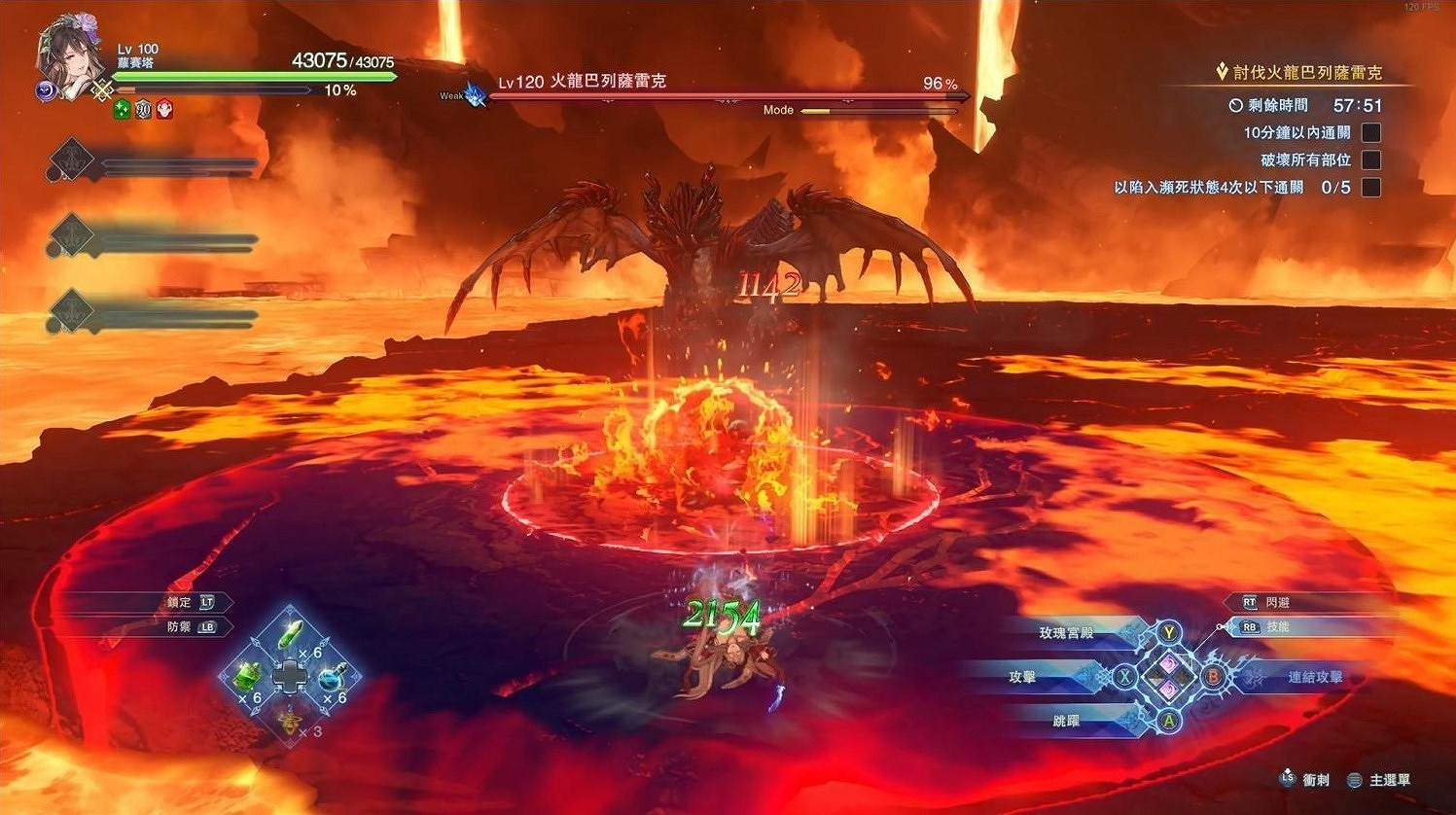
Task: Select the golden revival elixir item (x3)
Action: 289,724
